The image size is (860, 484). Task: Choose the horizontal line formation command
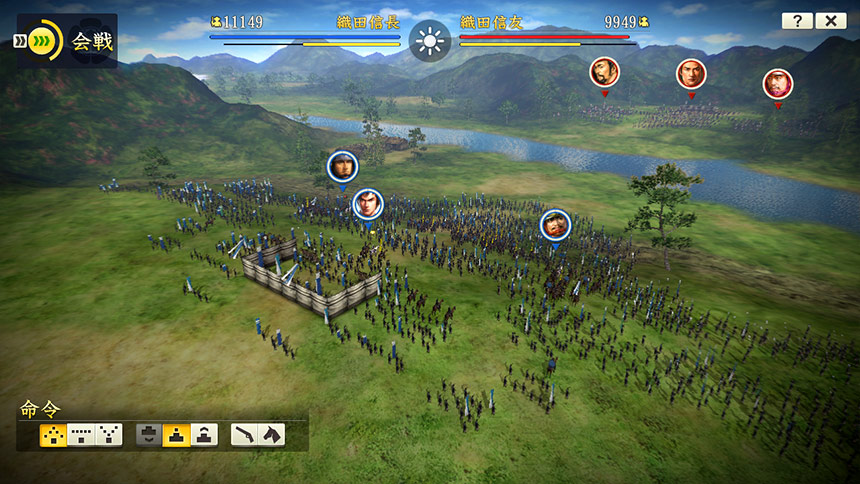pos(81,434)
